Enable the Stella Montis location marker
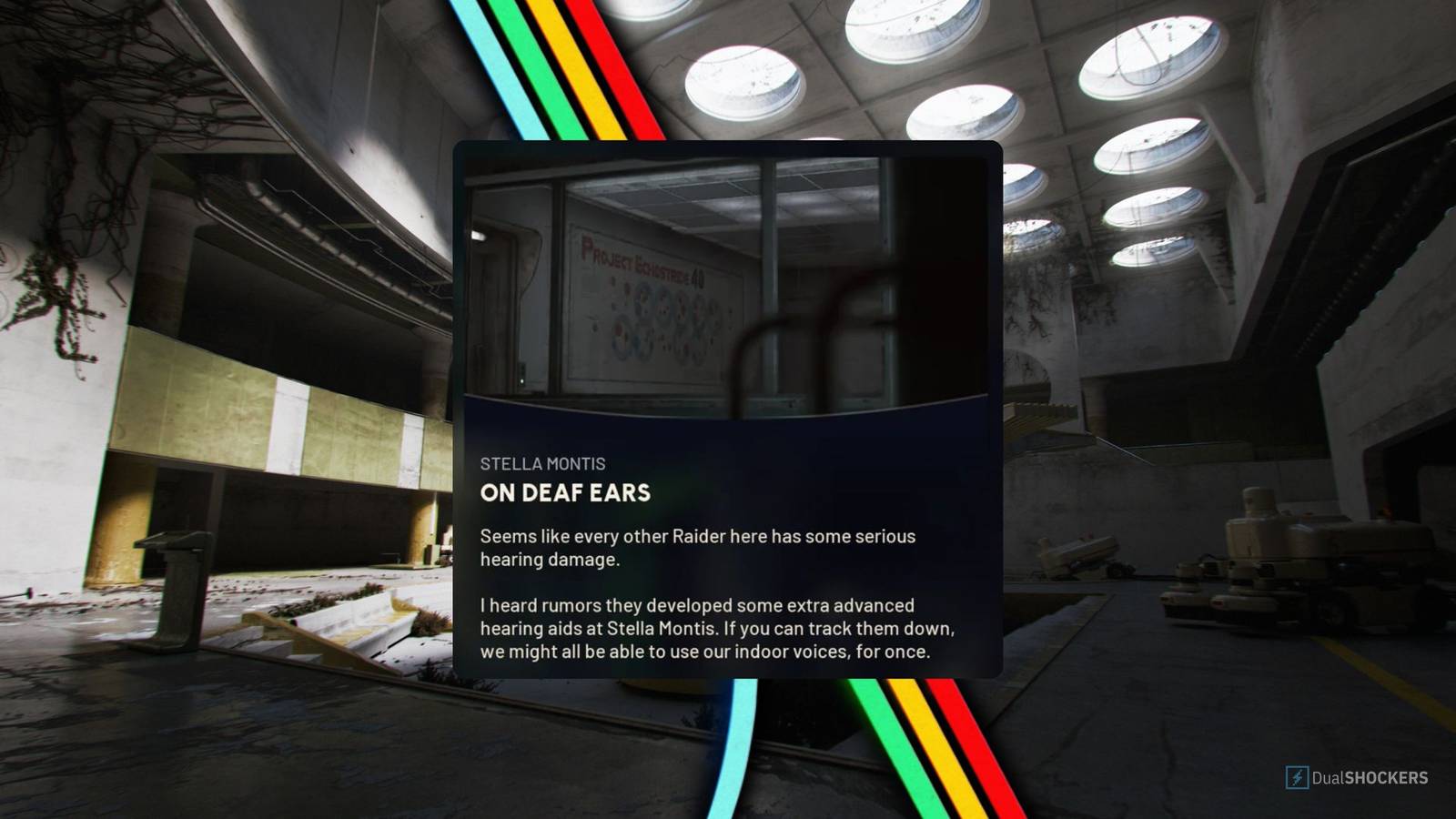The height and width of the screenshot is (819, 1456). click(x=542, y=463)
